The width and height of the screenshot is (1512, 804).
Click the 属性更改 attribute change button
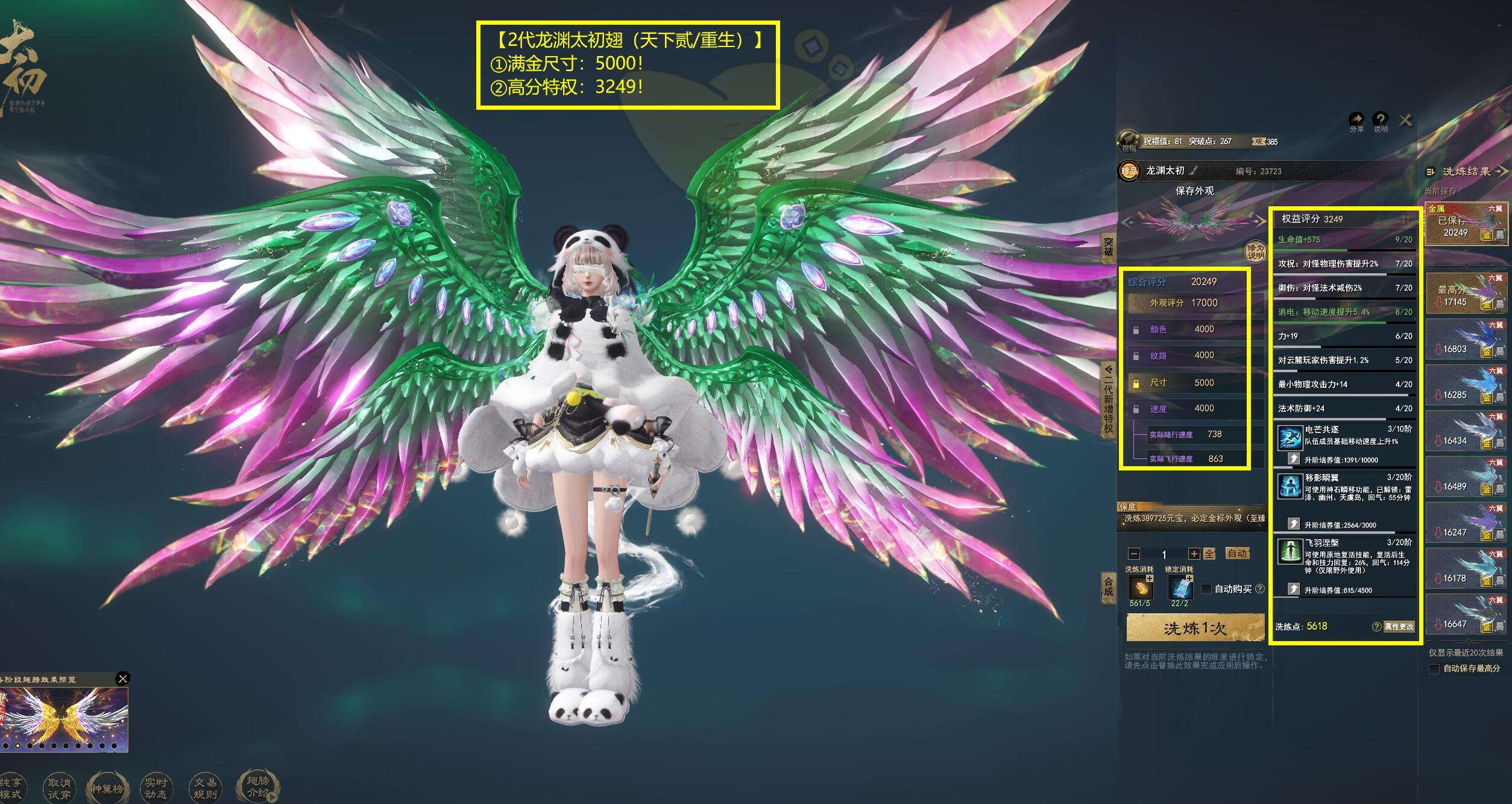1399,627
